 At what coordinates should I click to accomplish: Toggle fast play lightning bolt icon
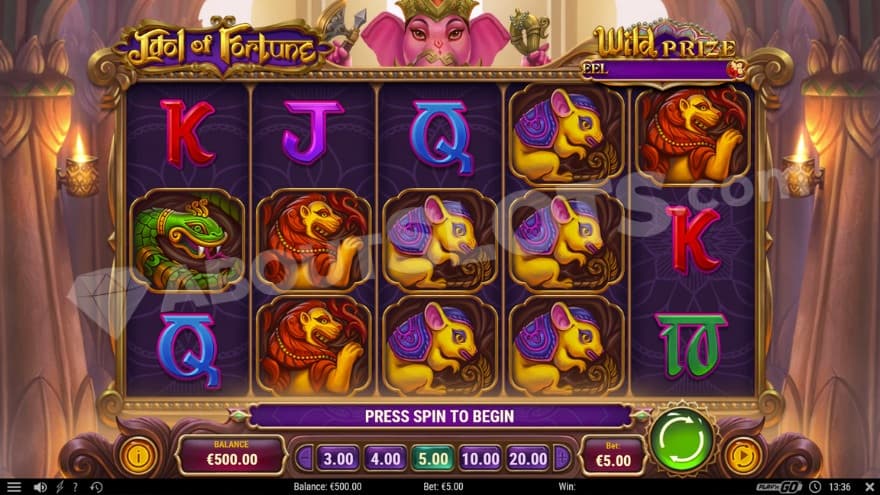(x=59, y=487)
